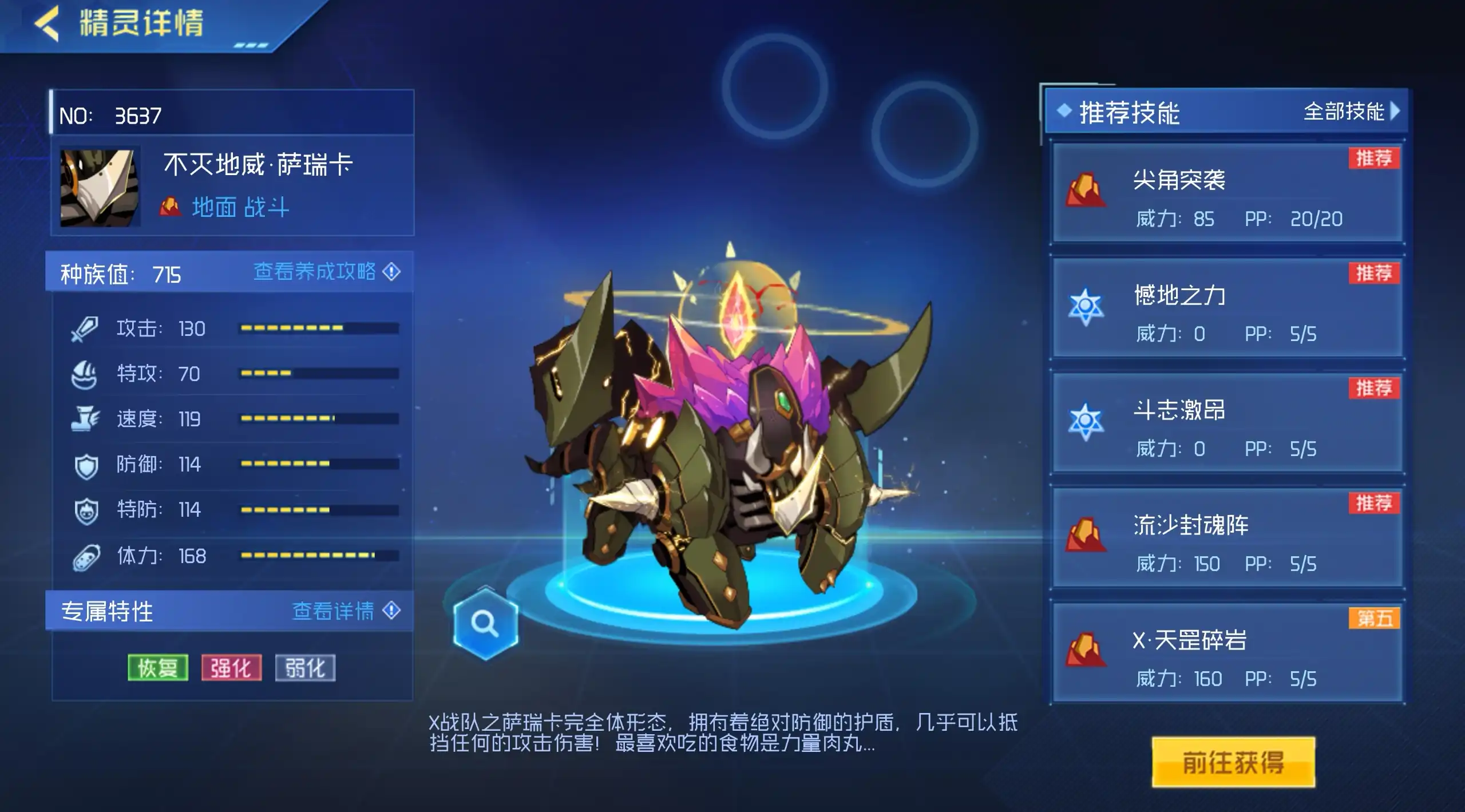Click the yellow 前往获得 button
This screenshot has height=812, width=1465.
1233,762
